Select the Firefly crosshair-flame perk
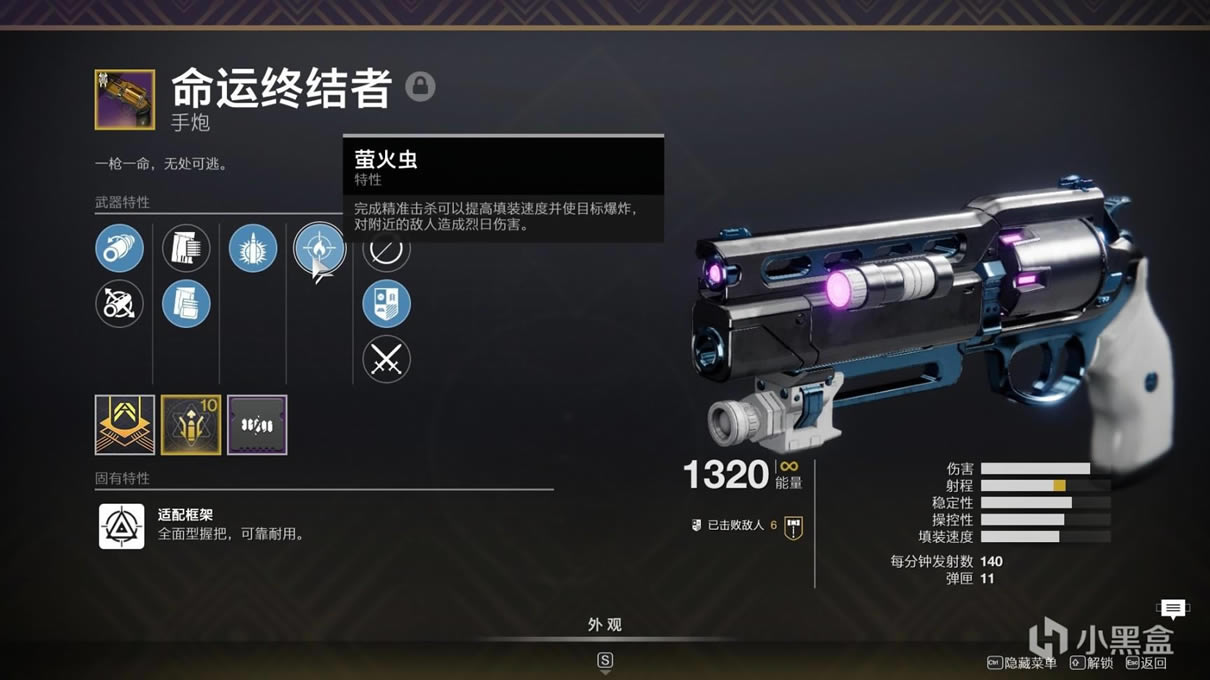Image resolution: width=1210 pixels, height=680 pixels. [319, 247]
